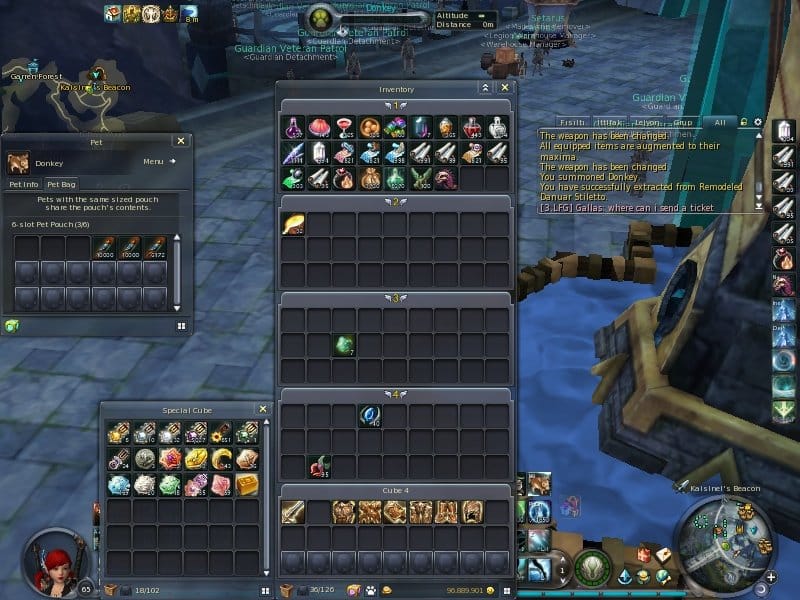Click the green cube icon in Pet window

[x=12, y=325]
